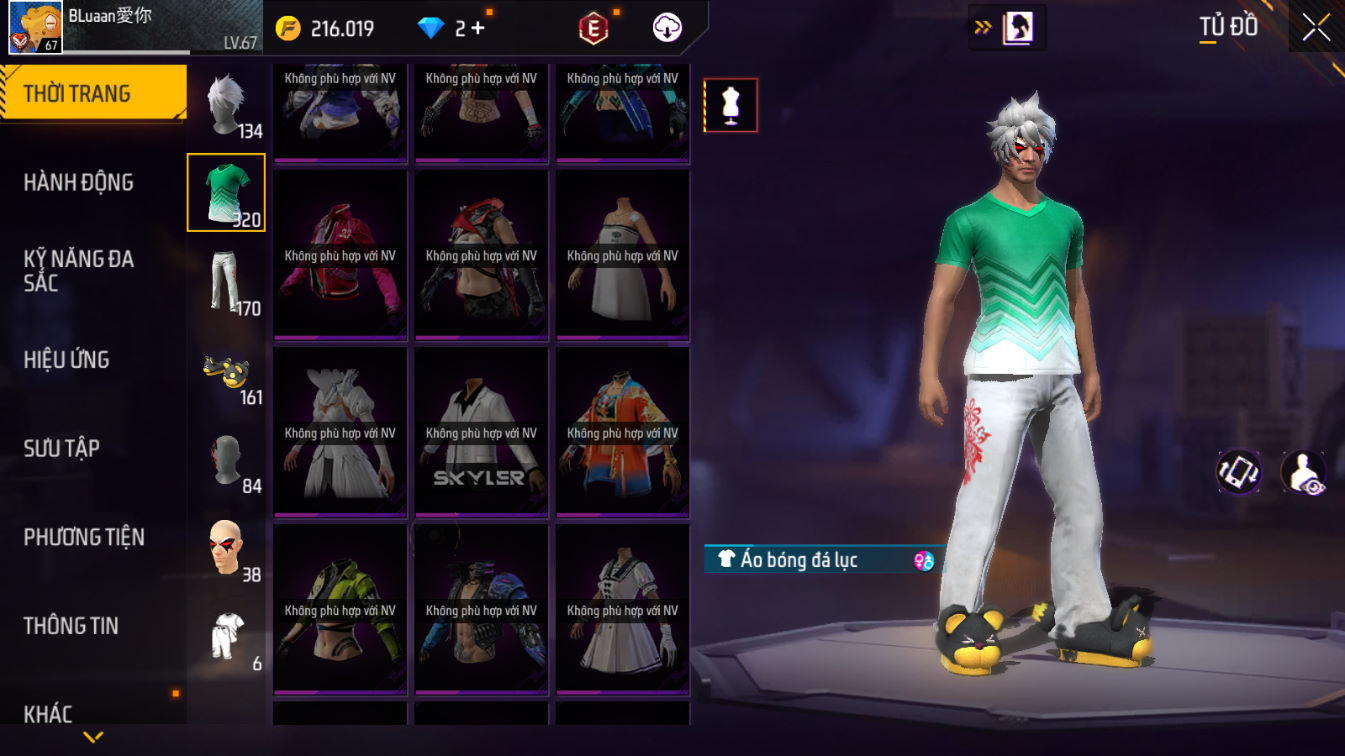Go to the Sưu Tập tab
The height and width of the screenshot is (756, 1345).
click(62, 448)
